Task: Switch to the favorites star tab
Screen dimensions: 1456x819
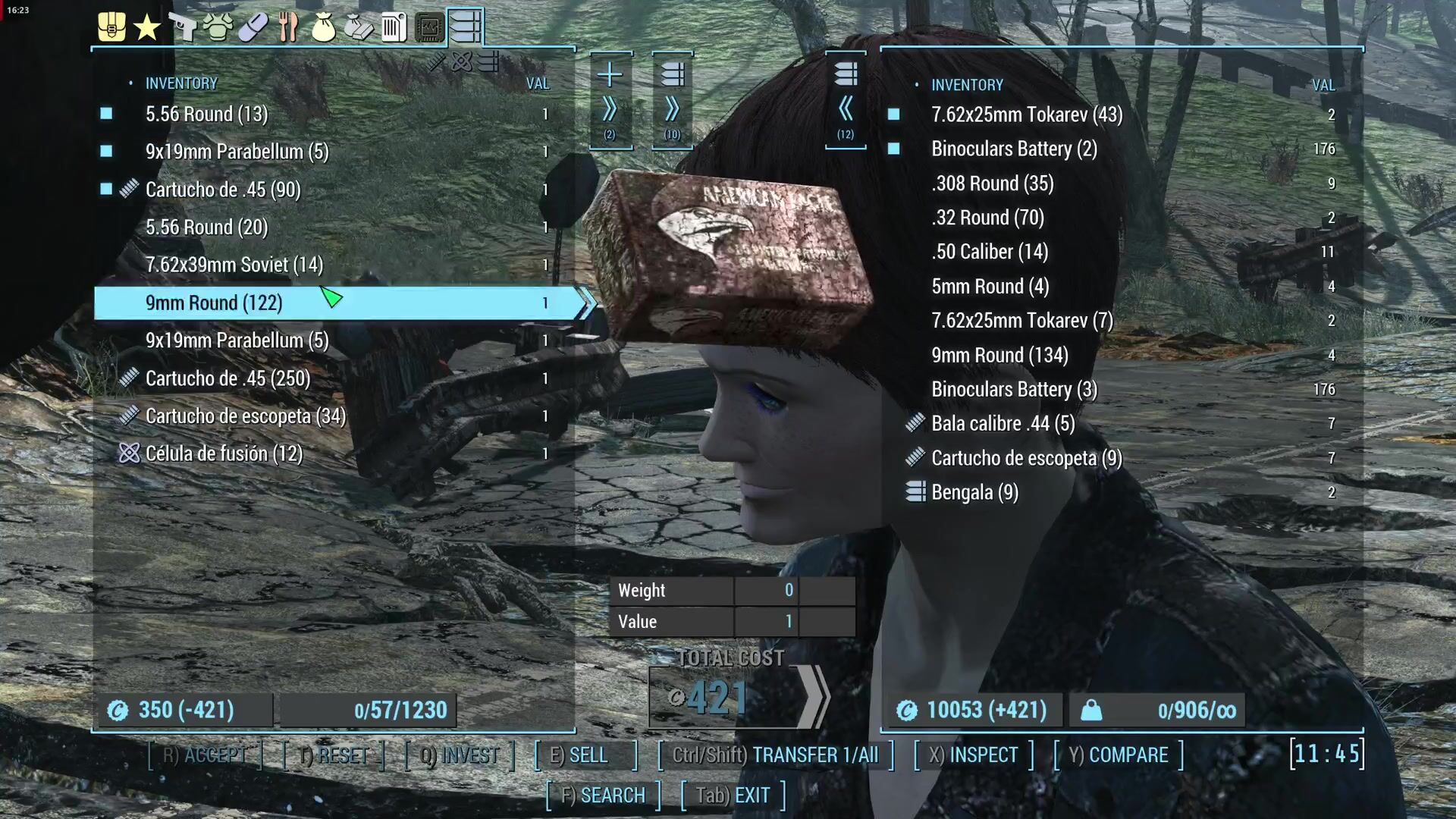Action: tap(146, 28)
